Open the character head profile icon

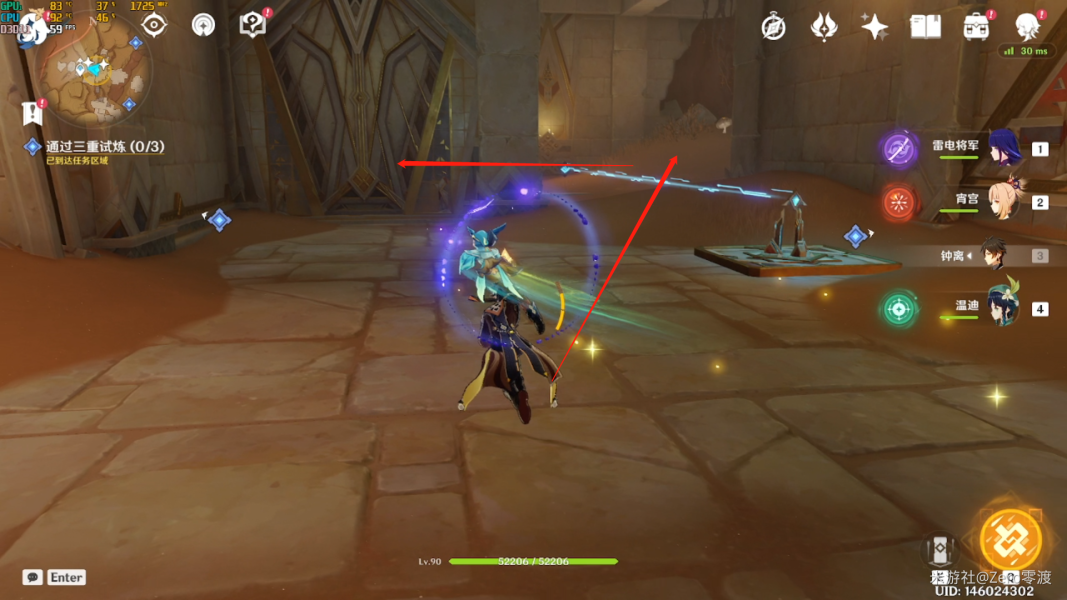point(1027,27)
